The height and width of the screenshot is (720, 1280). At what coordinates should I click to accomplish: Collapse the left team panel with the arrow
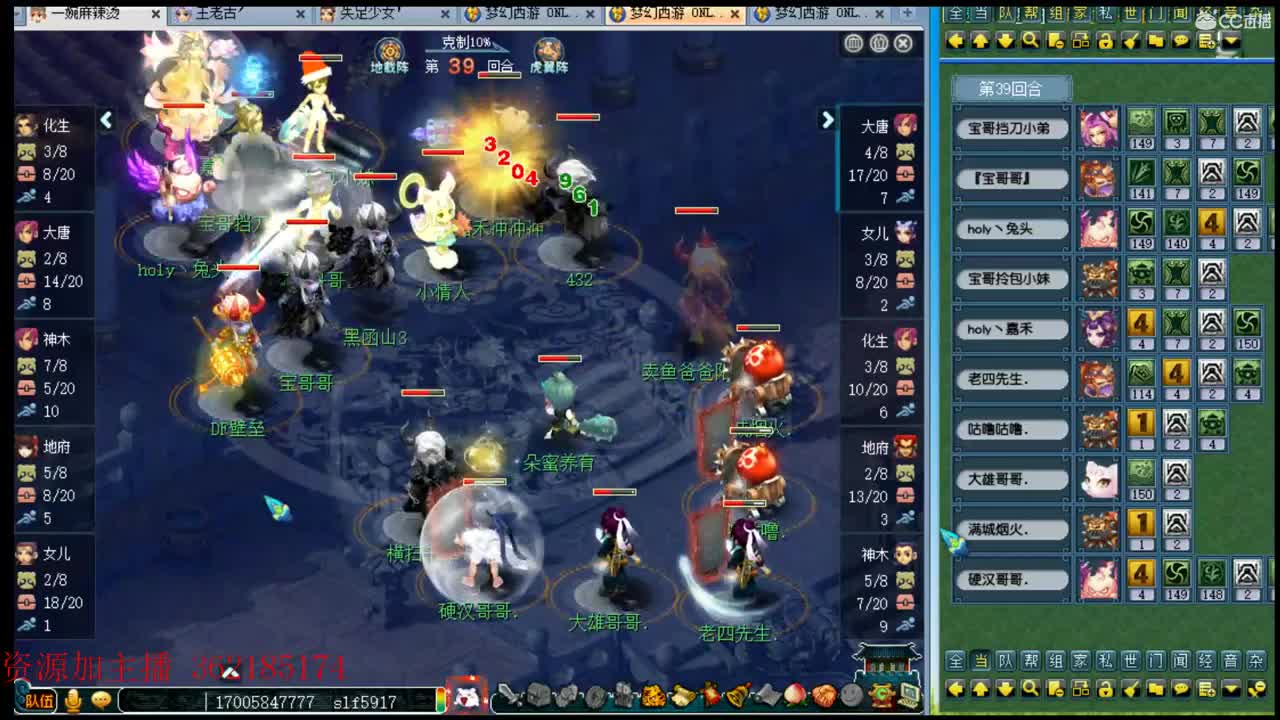107,119
